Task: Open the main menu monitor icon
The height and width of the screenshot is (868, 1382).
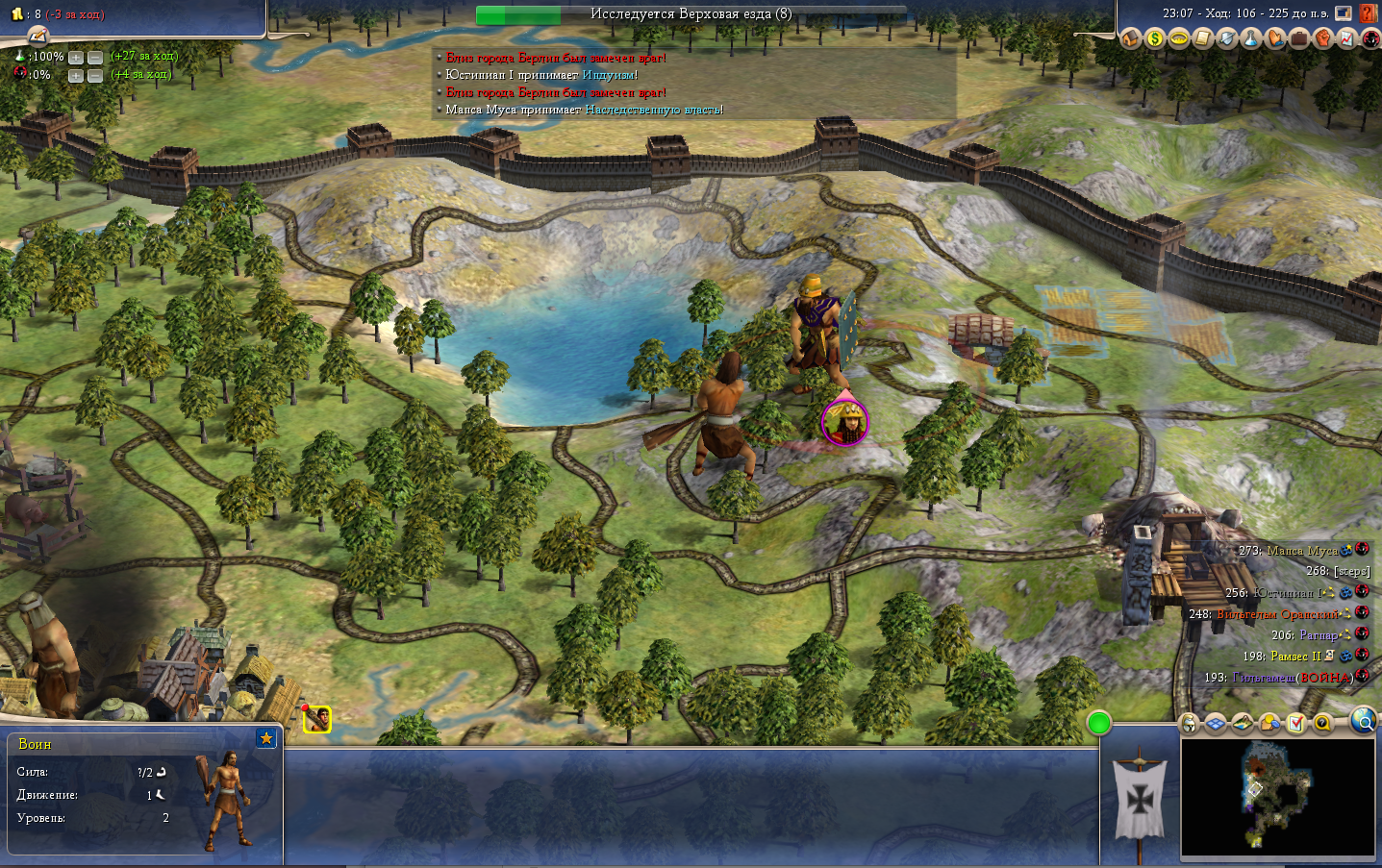Action: pyautogui.click(x=1344, y=13)
